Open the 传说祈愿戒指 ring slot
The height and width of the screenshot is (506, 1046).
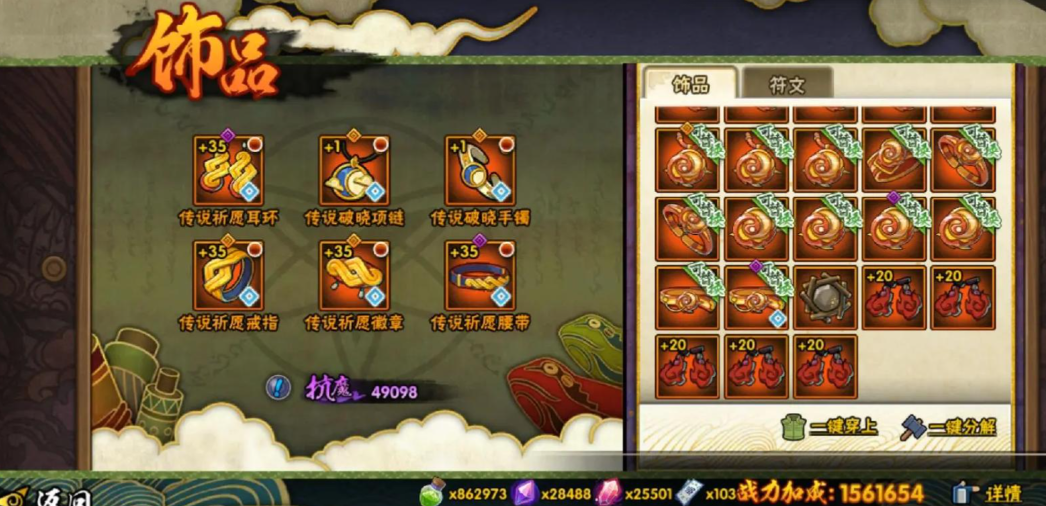coord(228,276)
